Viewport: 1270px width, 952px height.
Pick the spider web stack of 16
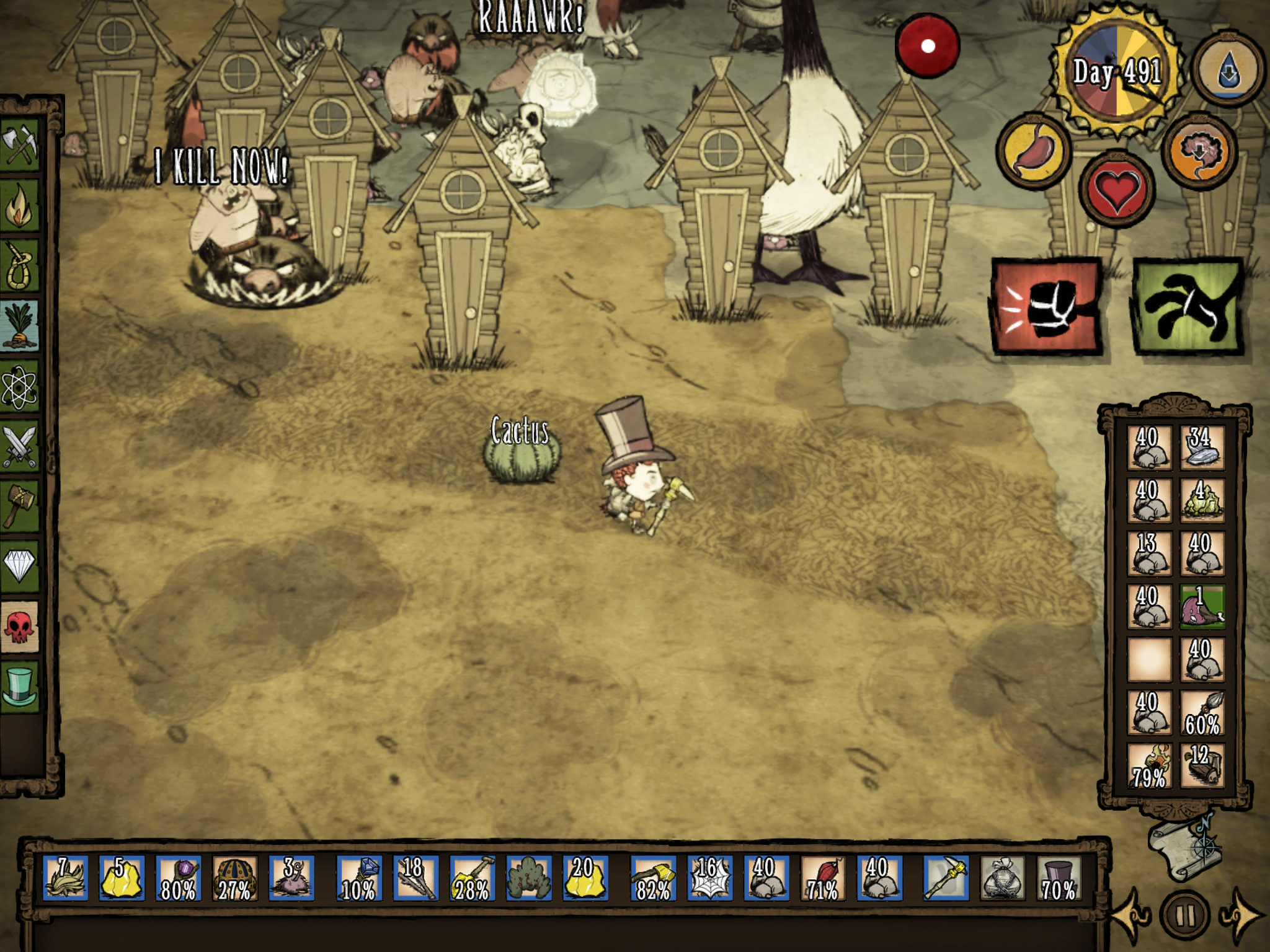(x=709, y=878)
